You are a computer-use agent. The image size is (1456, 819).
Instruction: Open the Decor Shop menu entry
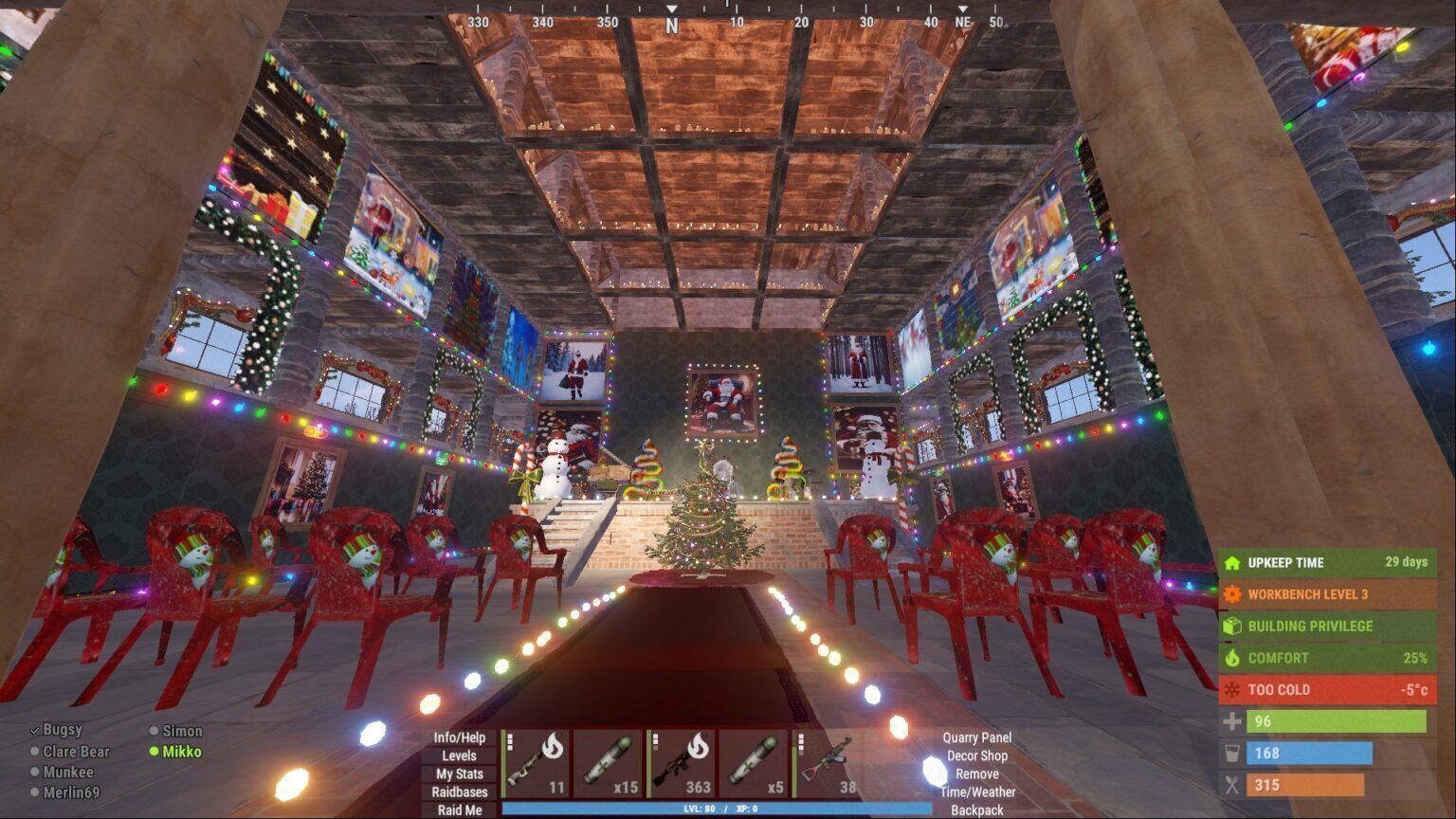(x=976, y=756)
